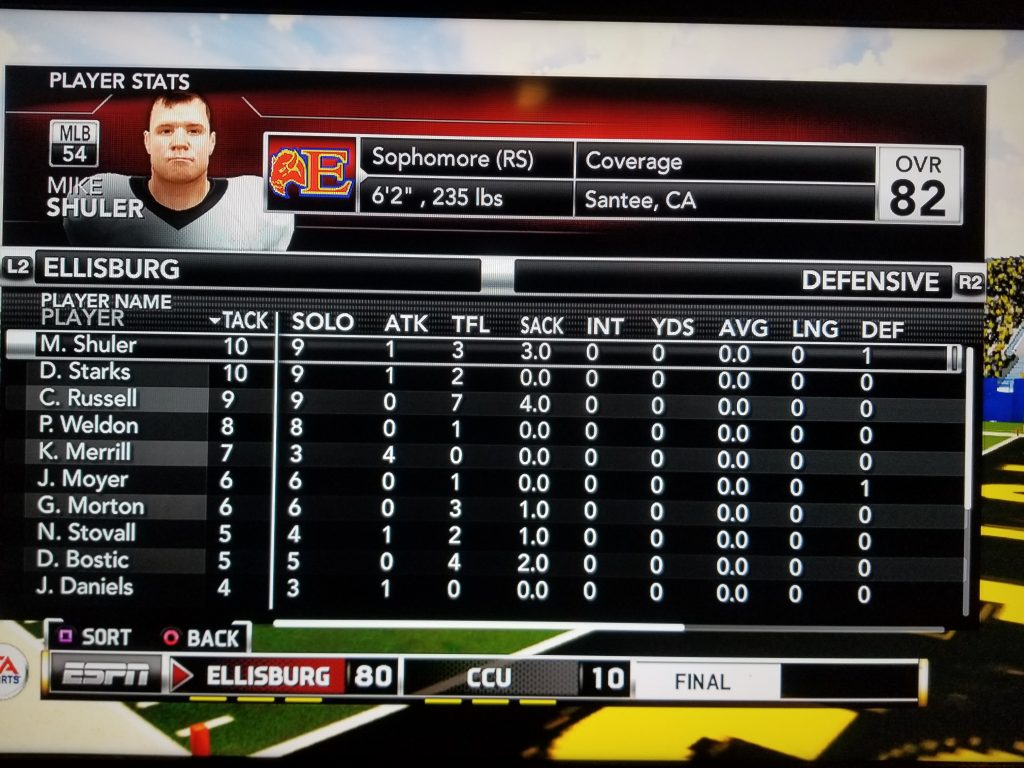
Task: Click the horizontal scrollbar under the stats table
Action: click(x=480, y=626)
